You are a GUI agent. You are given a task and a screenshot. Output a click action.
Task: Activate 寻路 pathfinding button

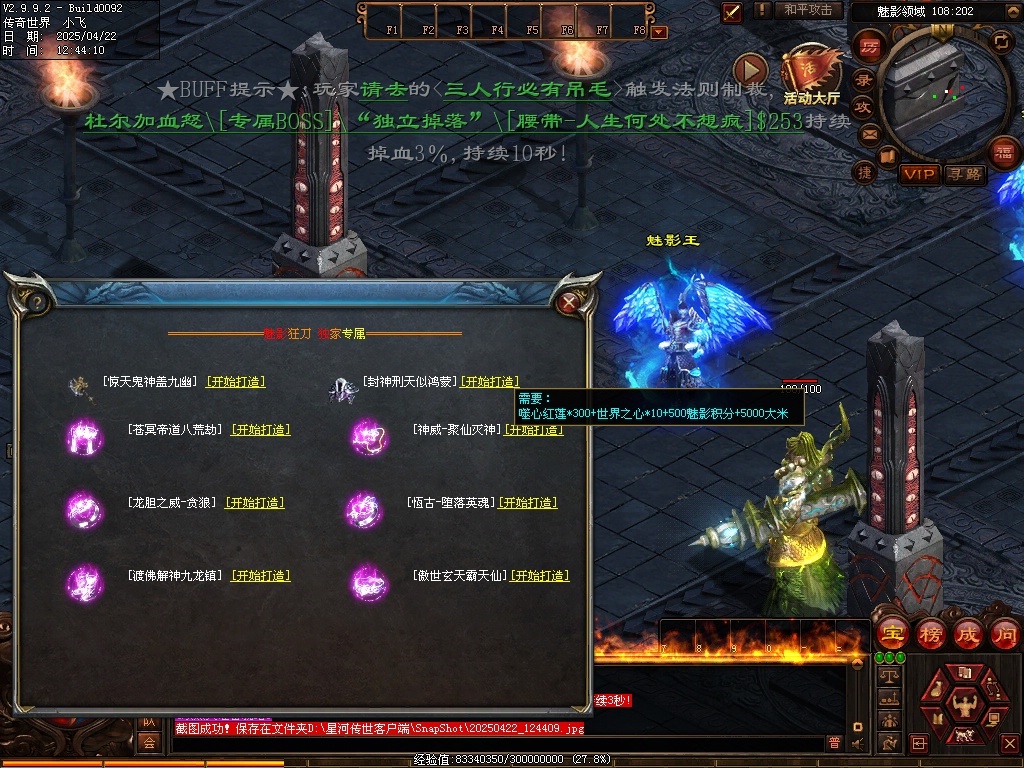pos(965,174)
